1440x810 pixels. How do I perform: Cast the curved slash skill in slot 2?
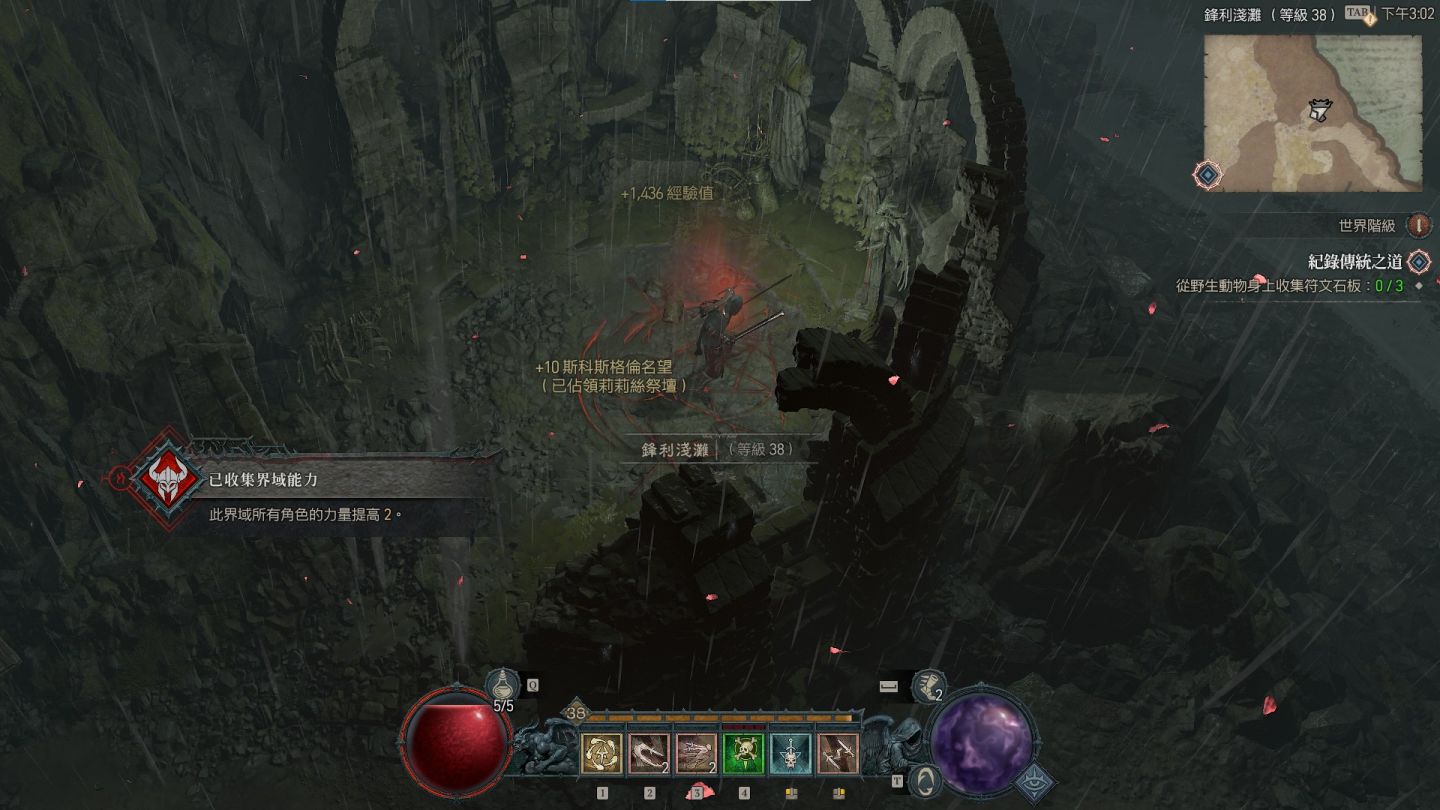click(x=648, y=754)
